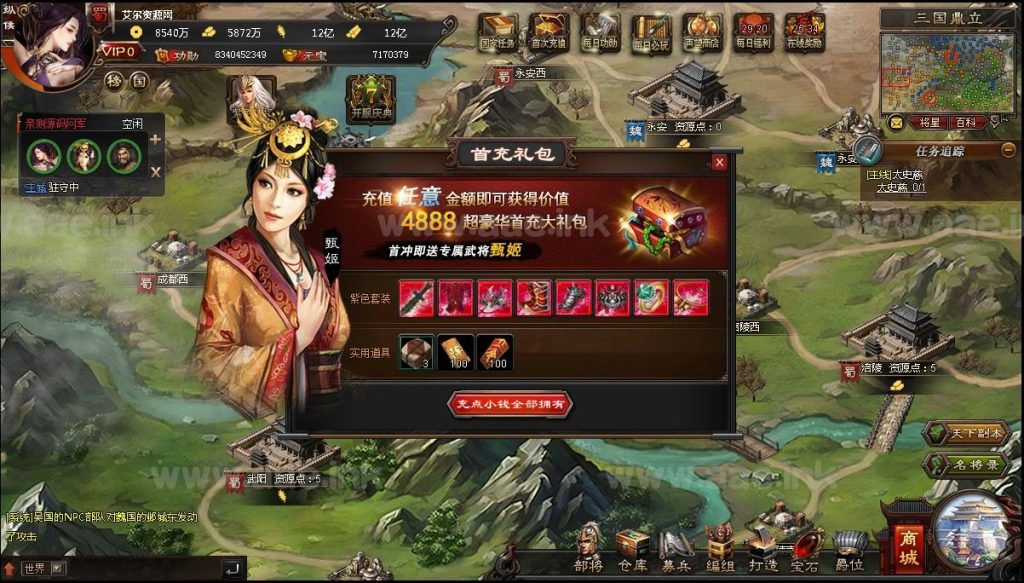Image resolution: width=1024 pixels, height=583 pixels.
Task: Enter the 商城 shop
Action: [908, 549]
